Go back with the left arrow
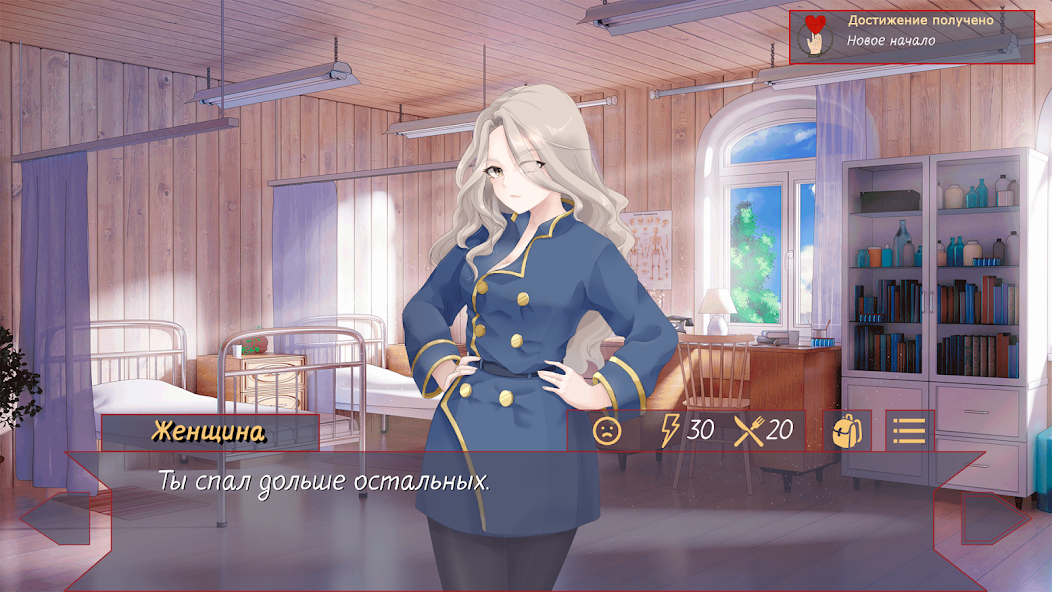Viewport: 1052px width, 592px height. click(66, 521)
